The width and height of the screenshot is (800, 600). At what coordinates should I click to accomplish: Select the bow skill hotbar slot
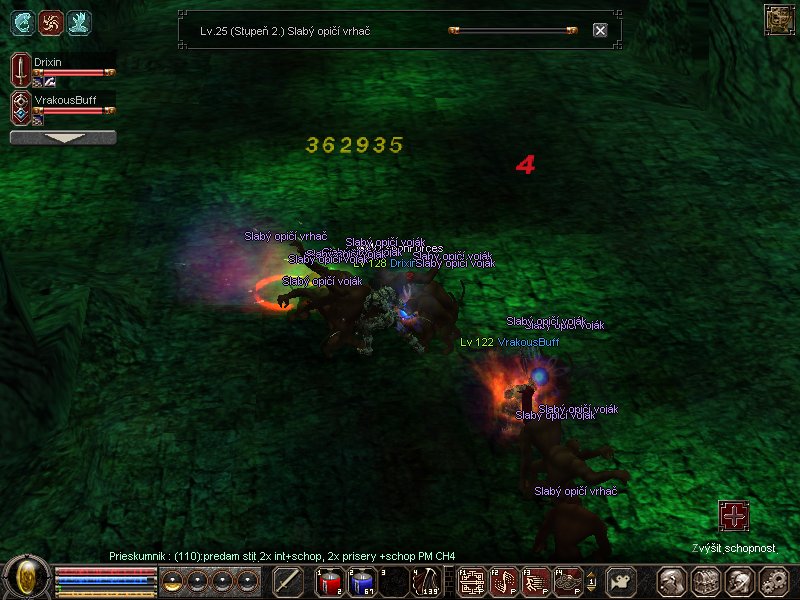[x=429, y=582]
